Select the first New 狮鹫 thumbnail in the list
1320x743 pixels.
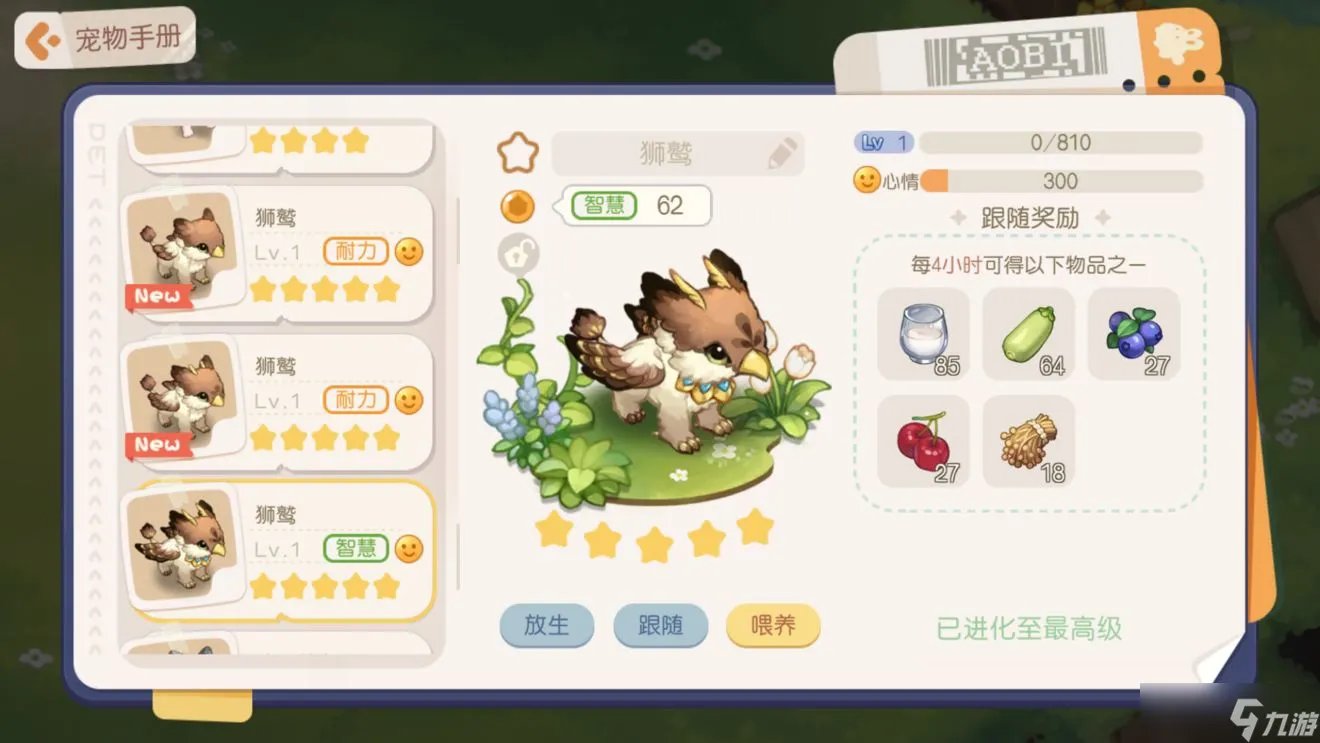click(x=182, y=249)
